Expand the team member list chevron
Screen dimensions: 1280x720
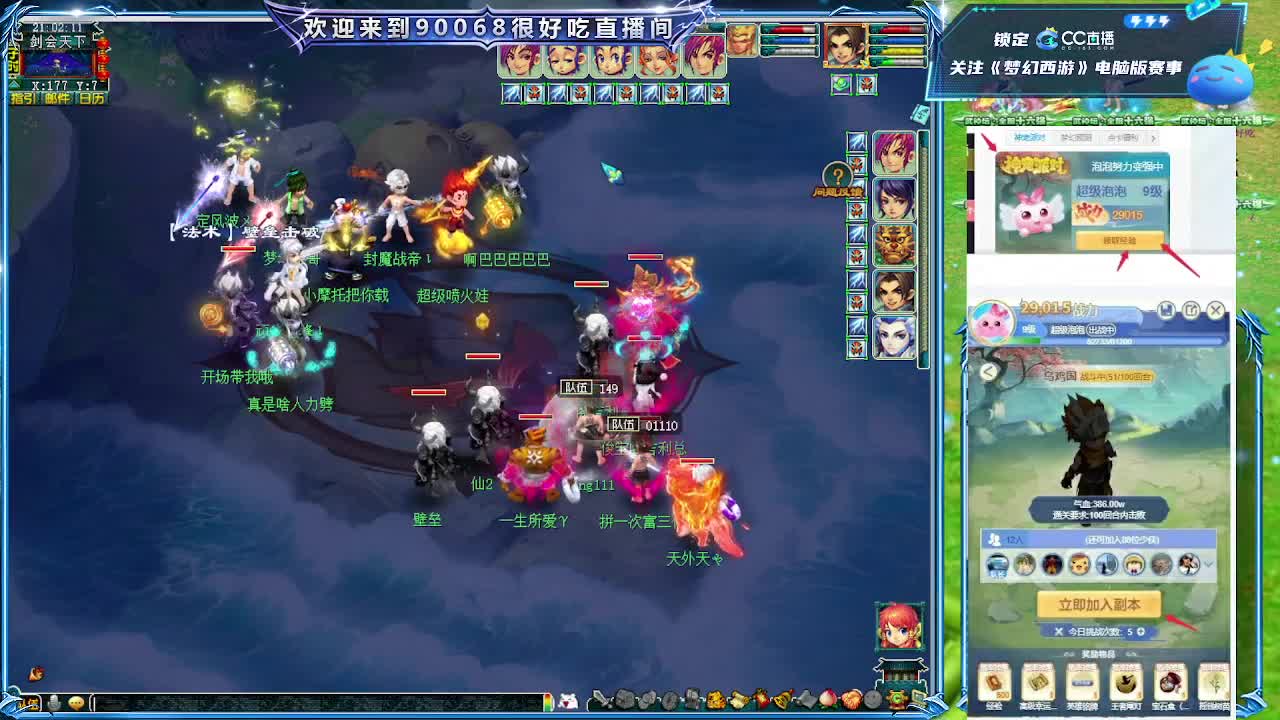1208,565
